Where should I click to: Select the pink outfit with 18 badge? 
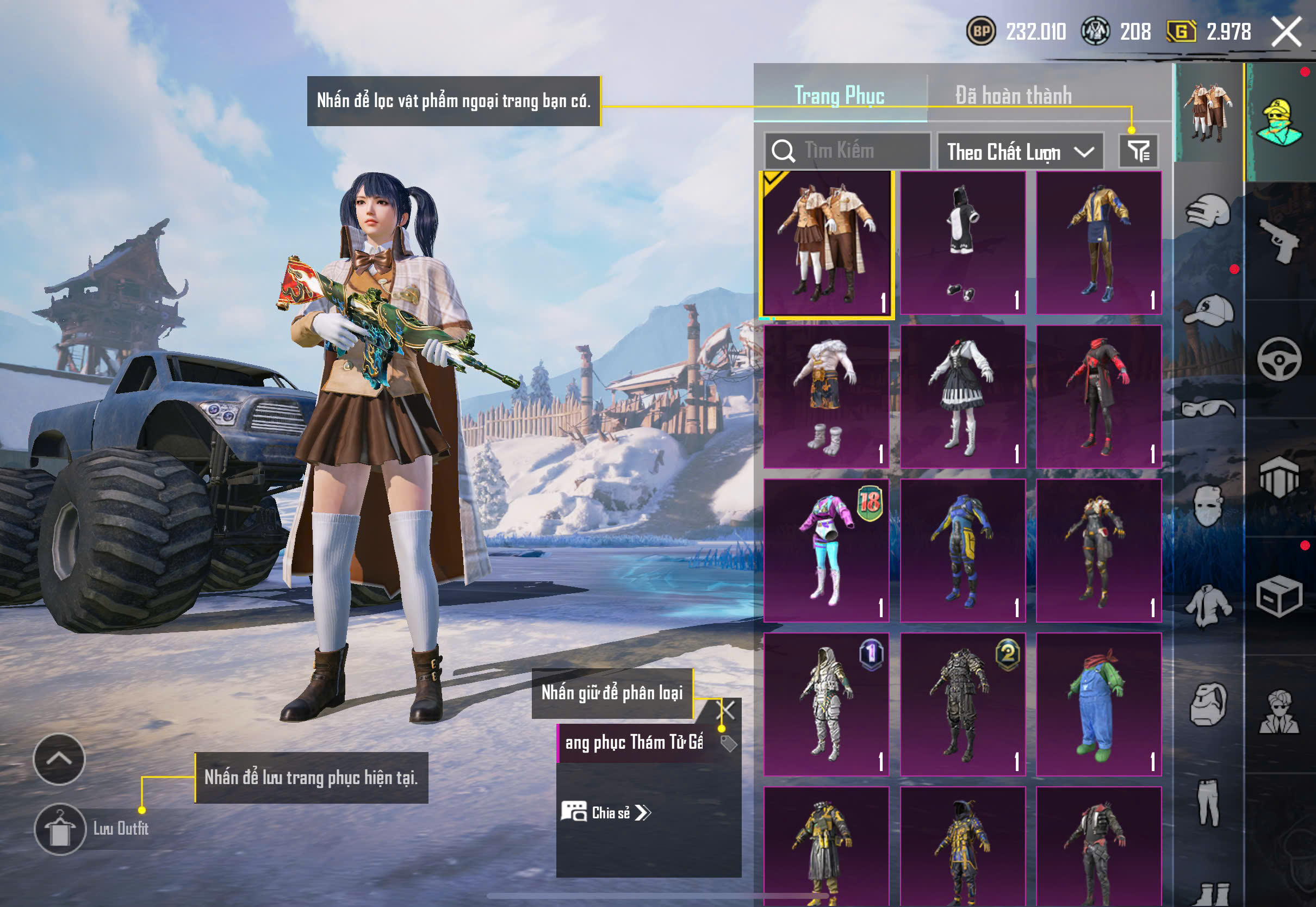(826, 550)
